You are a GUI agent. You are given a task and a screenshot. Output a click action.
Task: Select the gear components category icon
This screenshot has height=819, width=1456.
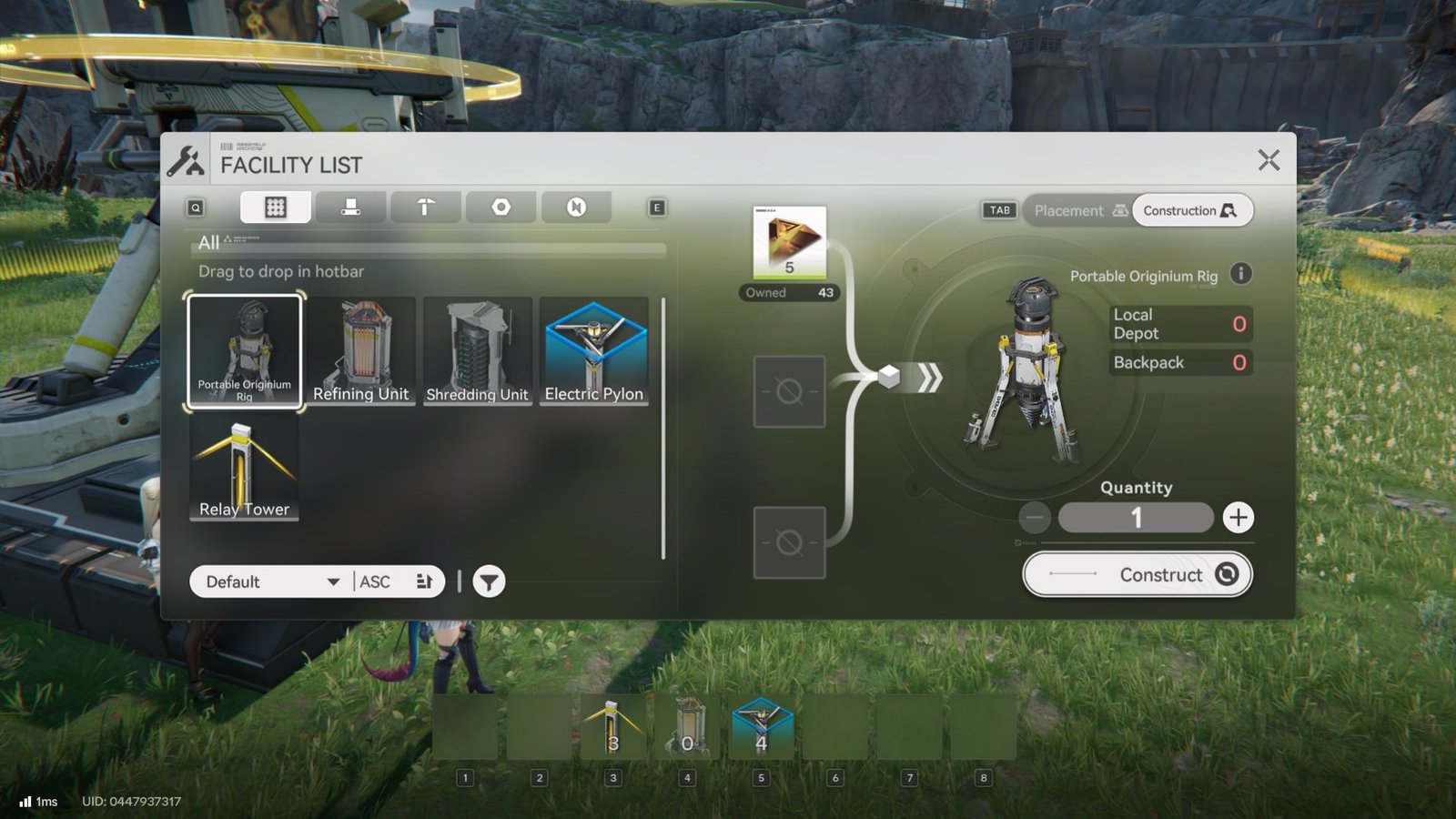[500, 207]
